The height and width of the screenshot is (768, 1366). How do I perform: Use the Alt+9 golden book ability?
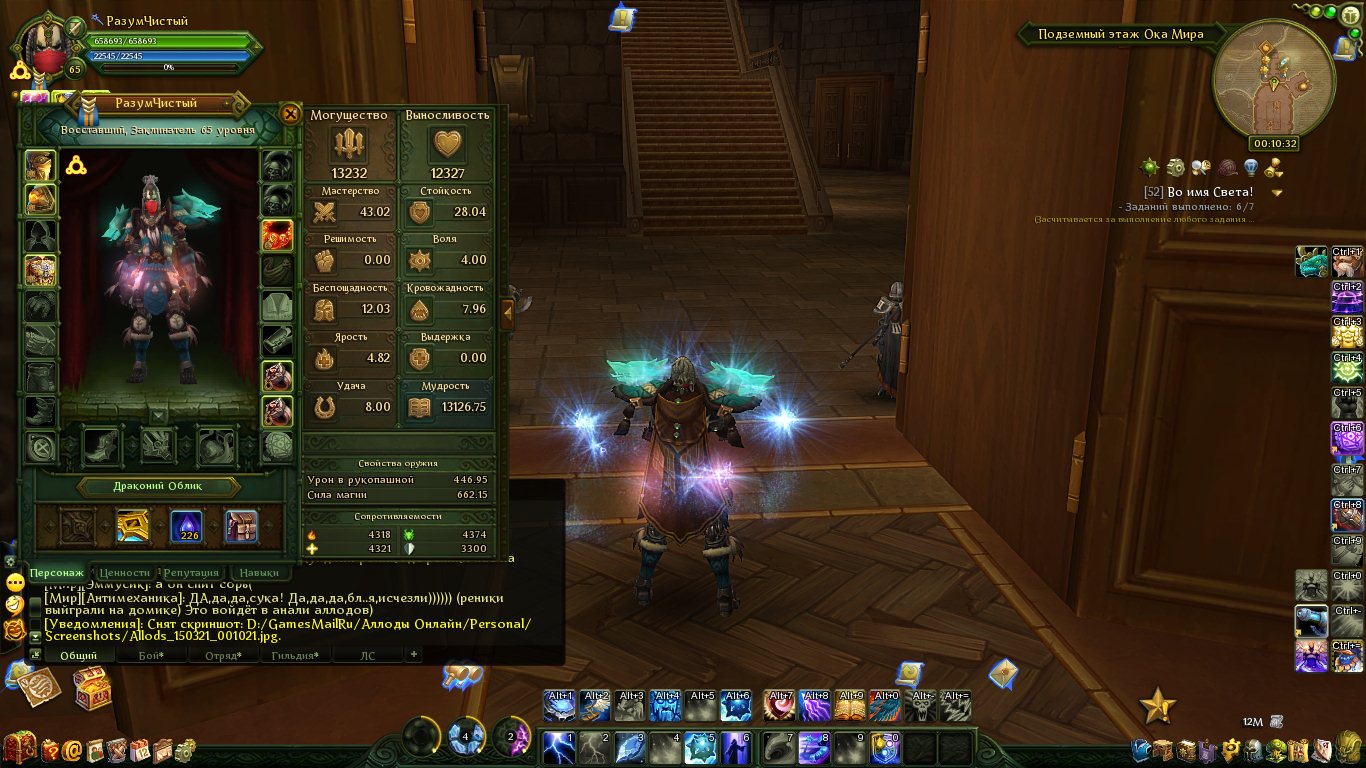point(850,706)
